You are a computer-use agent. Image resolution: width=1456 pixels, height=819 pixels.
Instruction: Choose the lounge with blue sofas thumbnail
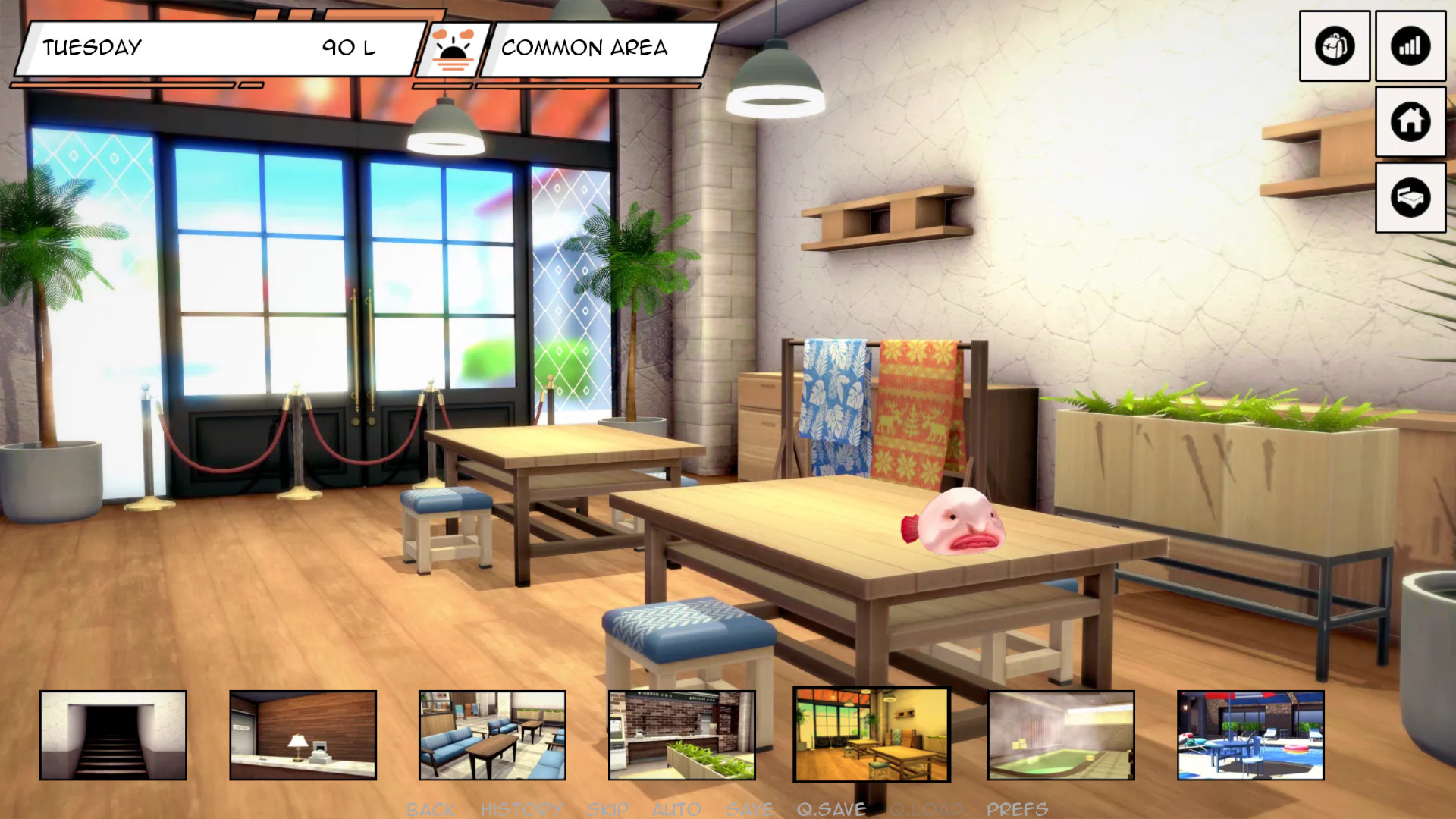[x=492, y=735]
